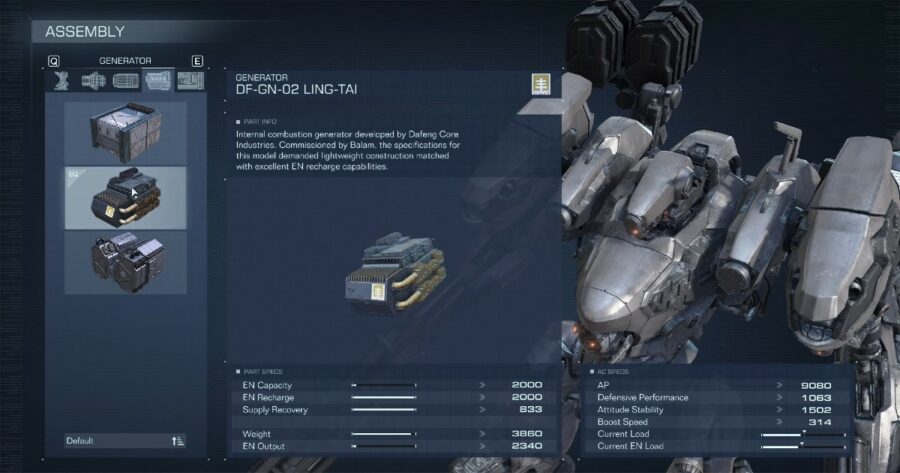Screen dimensions: 900x473
Task: Switch to the X-shaped part category tab
Action: 61,81
